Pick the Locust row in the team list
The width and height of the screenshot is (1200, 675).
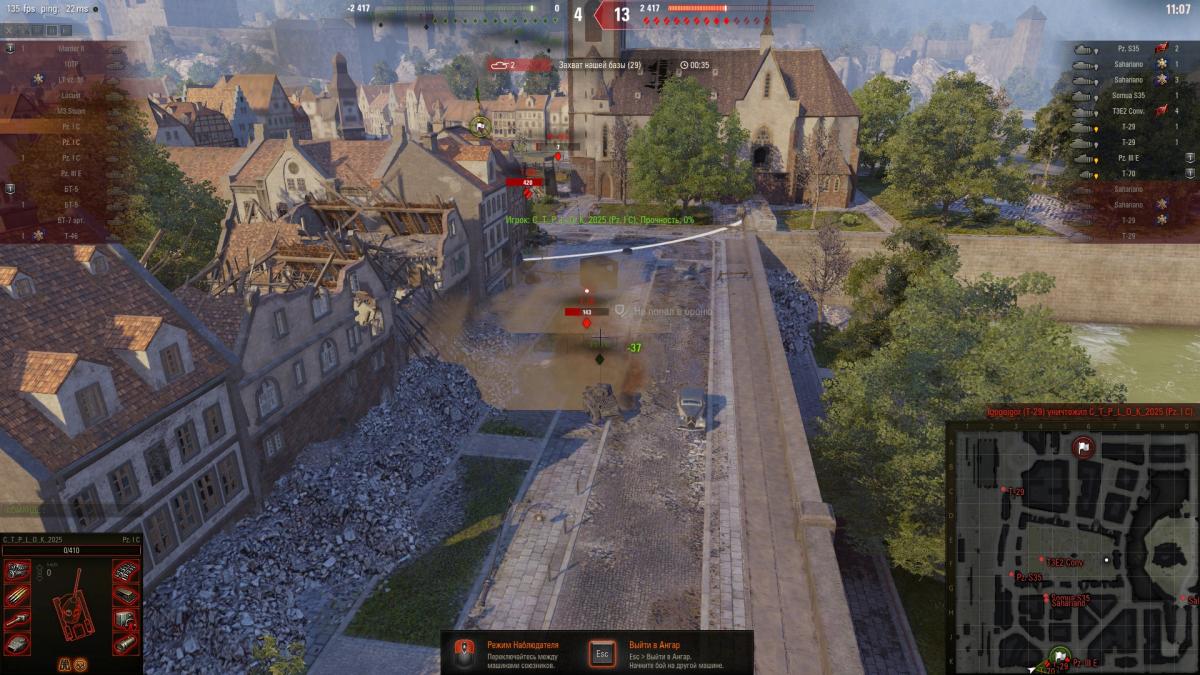(x=70, y=95)
